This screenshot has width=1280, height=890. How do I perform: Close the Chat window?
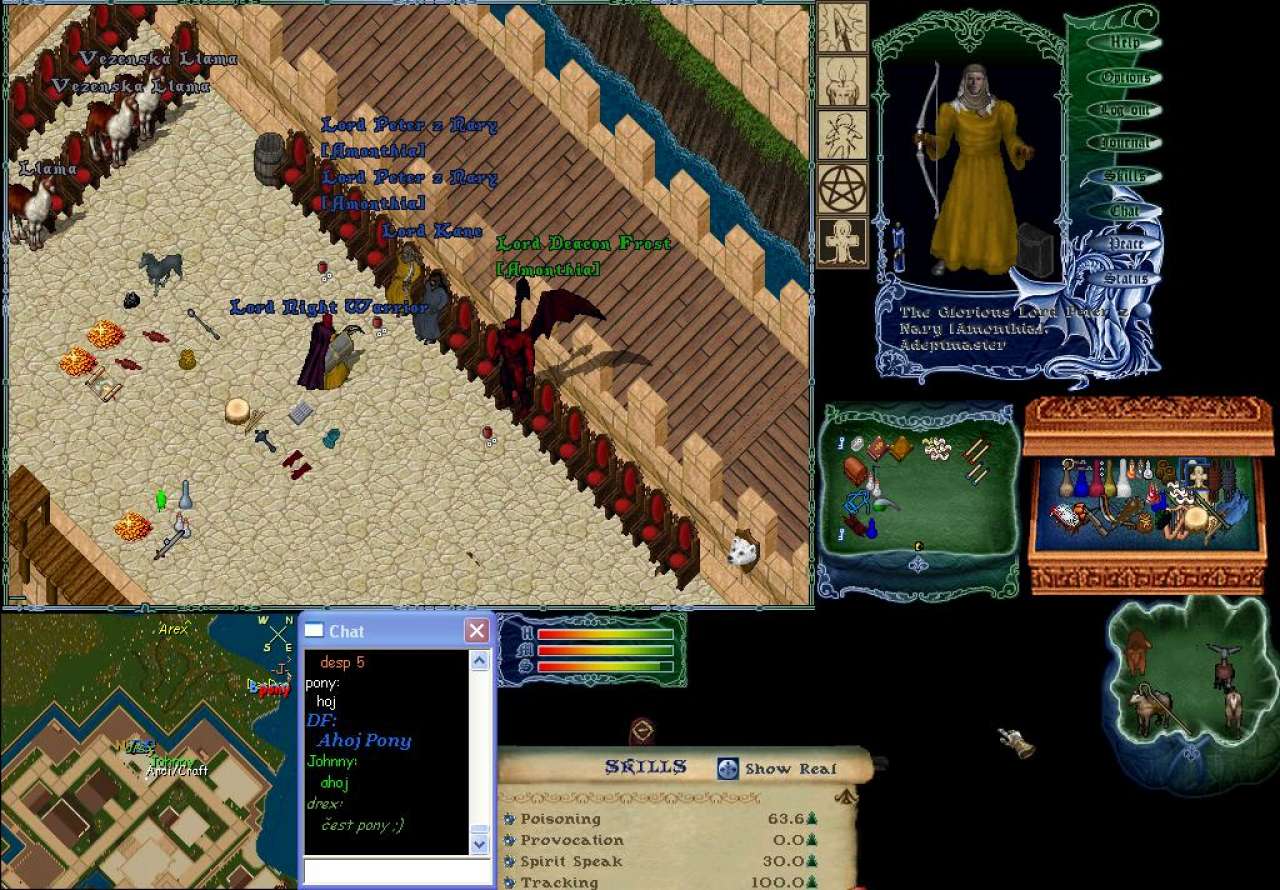(x=477, y=631)
